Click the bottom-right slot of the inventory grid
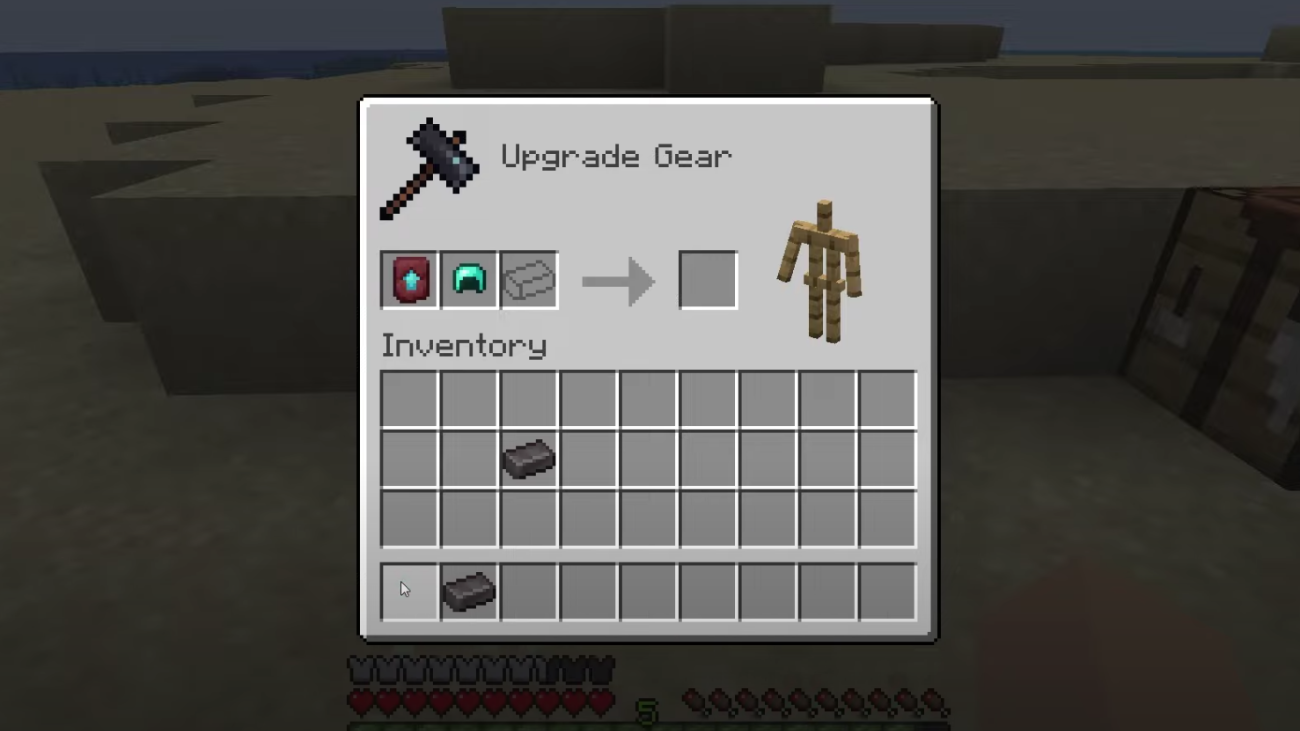The width and height of the screenshot is (1300, 731). point(886,519)
